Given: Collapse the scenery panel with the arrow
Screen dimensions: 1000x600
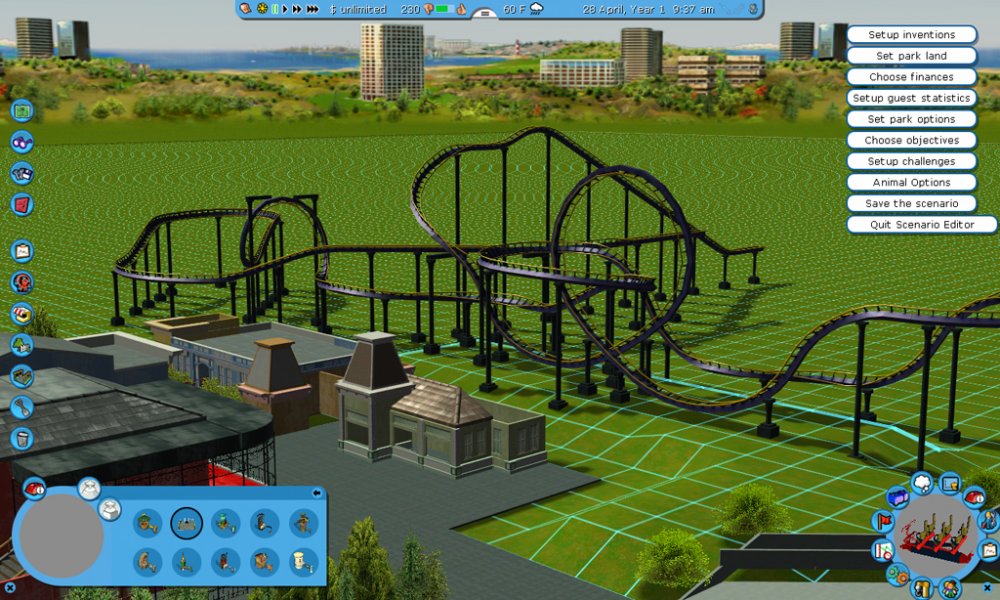Looking at the screenshot, I should tap(317, 492).
